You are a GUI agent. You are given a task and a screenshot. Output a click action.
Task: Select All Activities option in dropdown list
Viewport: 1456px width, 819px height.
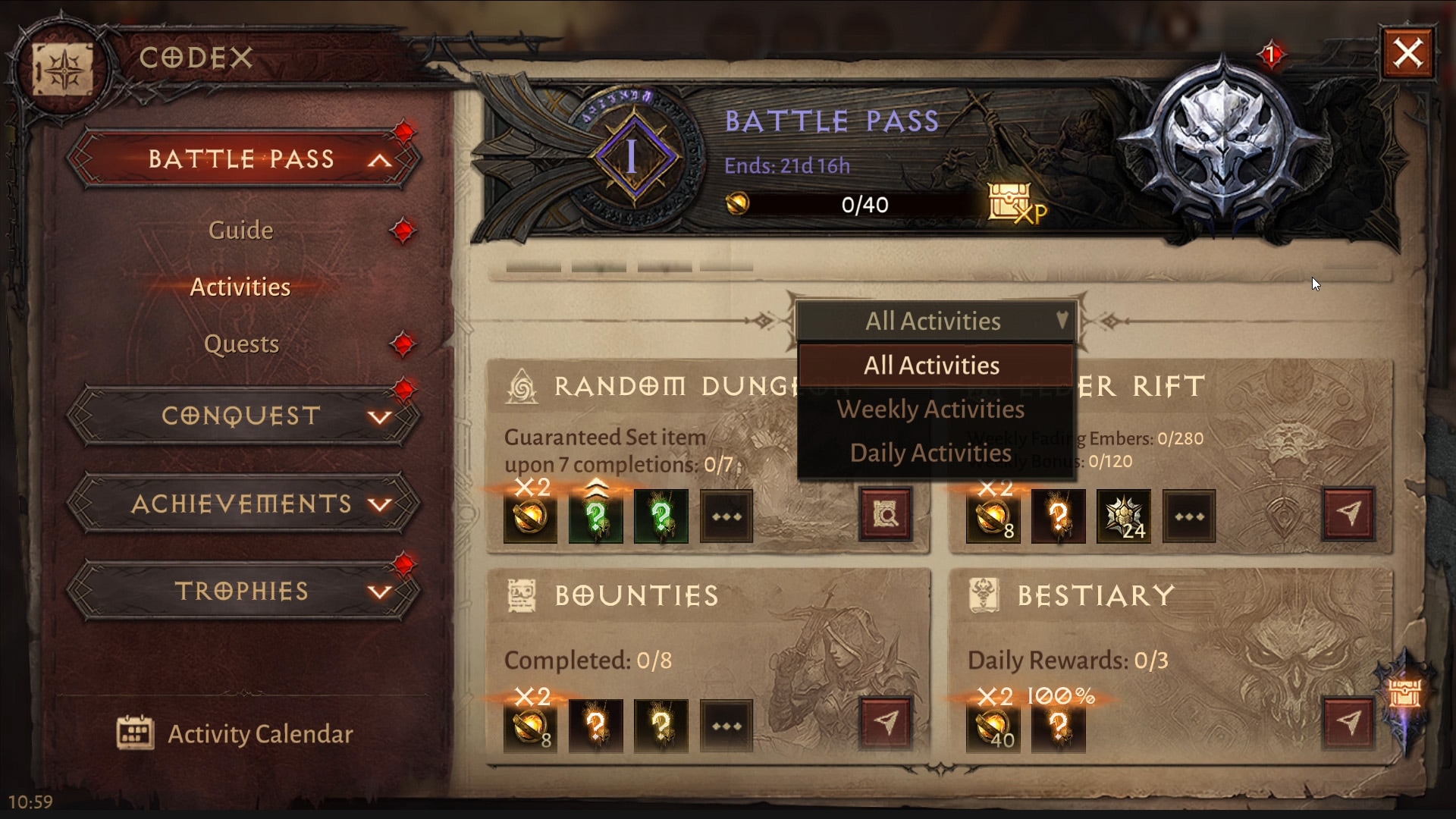(x=932, y=366)
